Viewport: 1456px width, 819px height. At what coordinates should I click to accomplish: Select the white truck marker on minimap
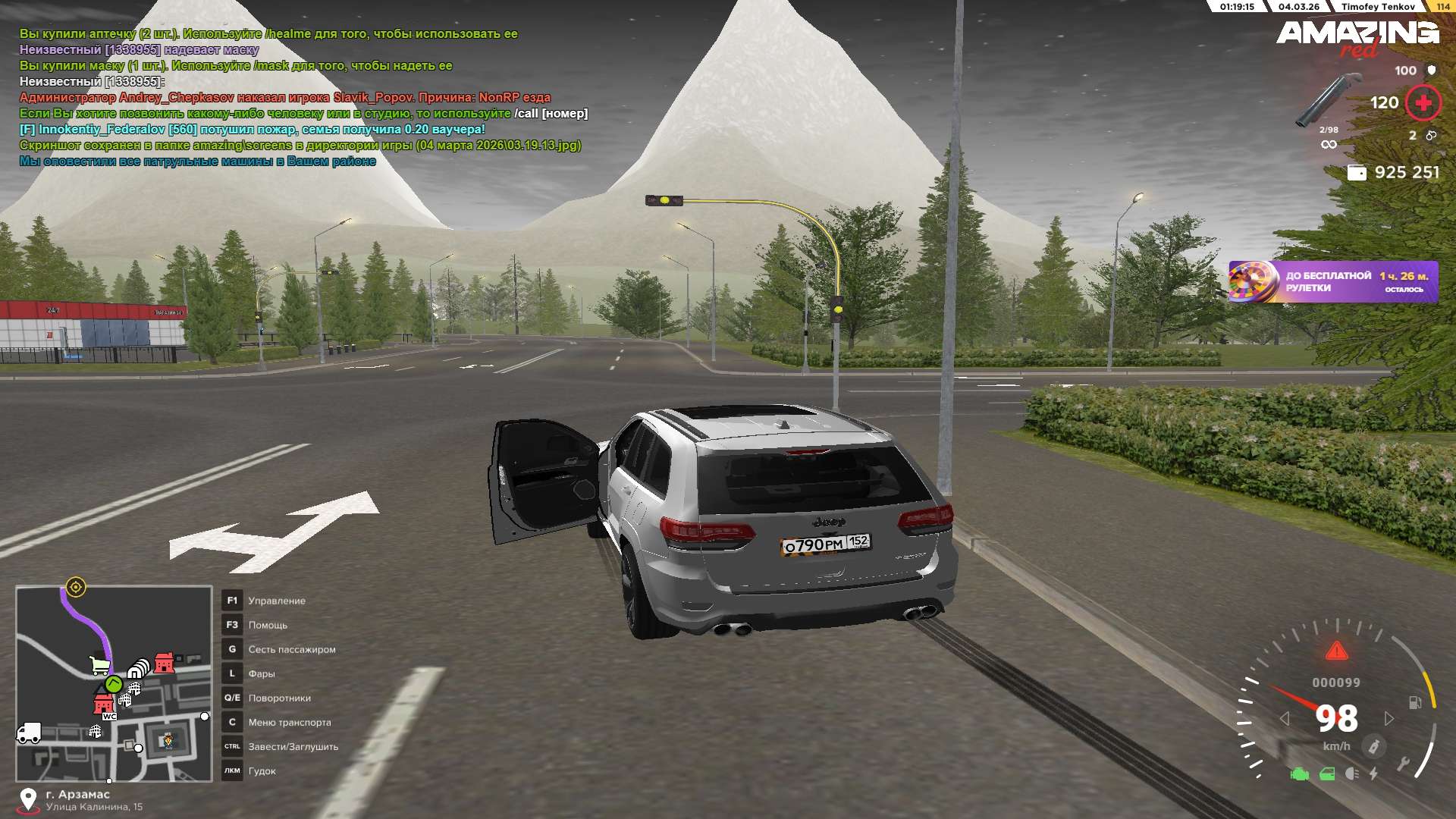[29, 733]
